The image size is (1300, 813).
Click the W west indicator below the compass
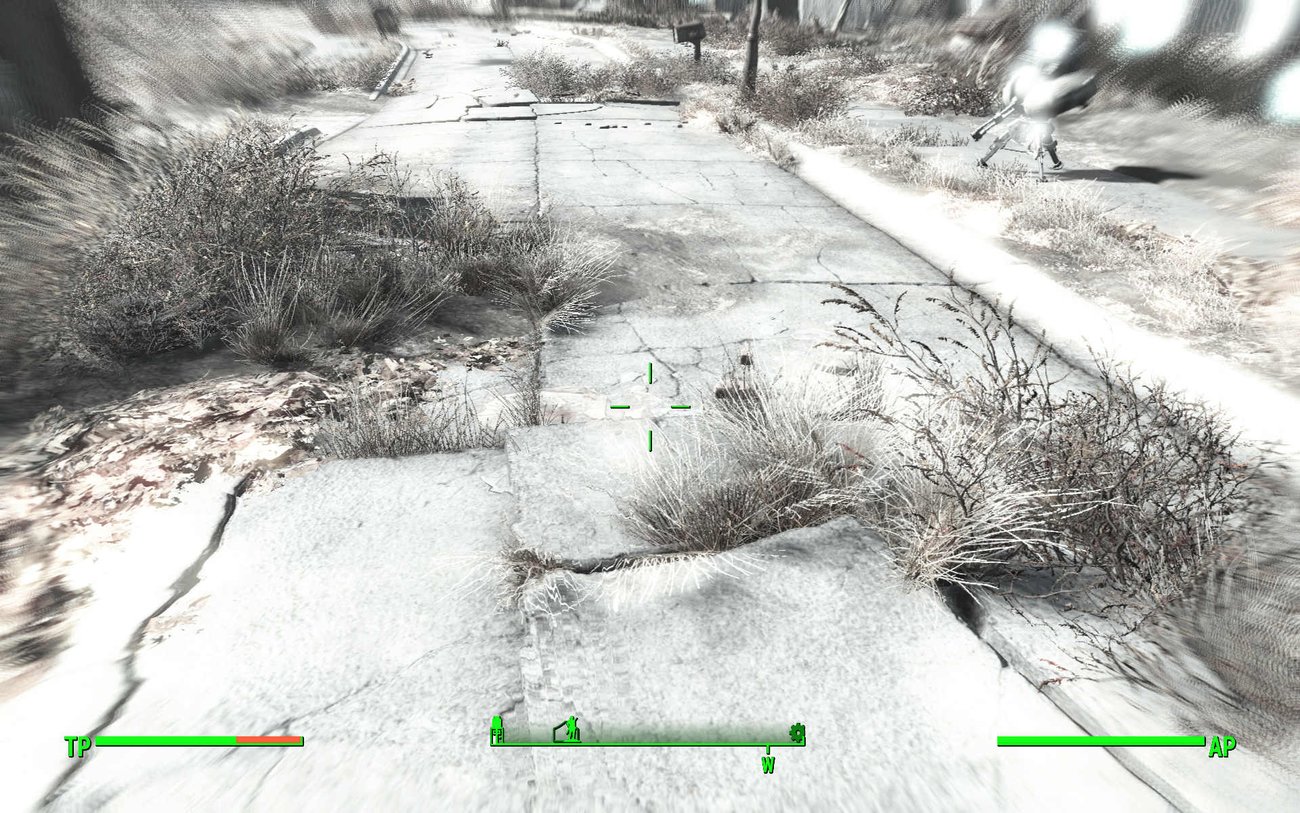coord(767,763)
